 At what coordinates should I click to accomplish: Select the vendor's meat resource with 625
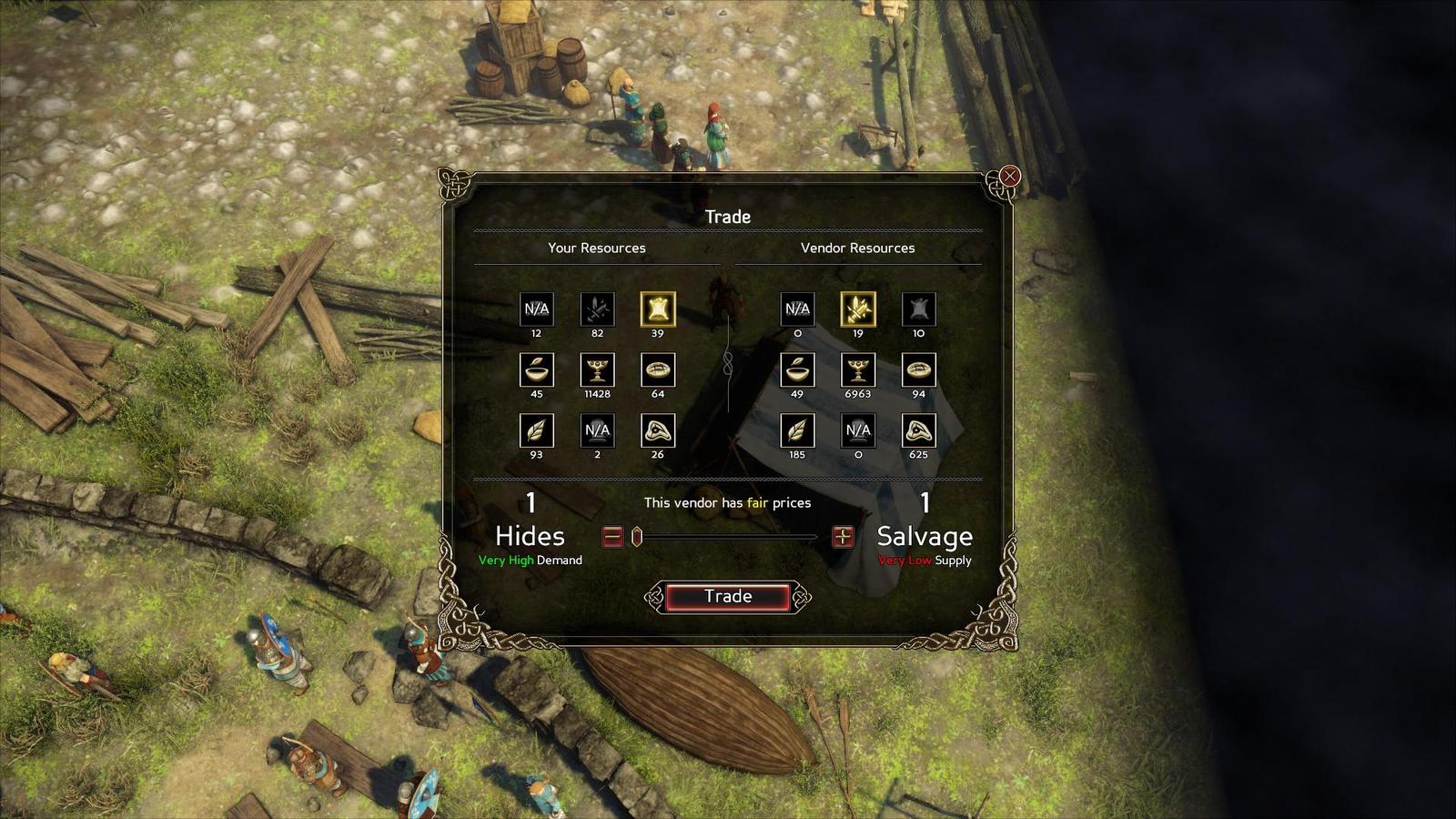[x=918, y=430]
